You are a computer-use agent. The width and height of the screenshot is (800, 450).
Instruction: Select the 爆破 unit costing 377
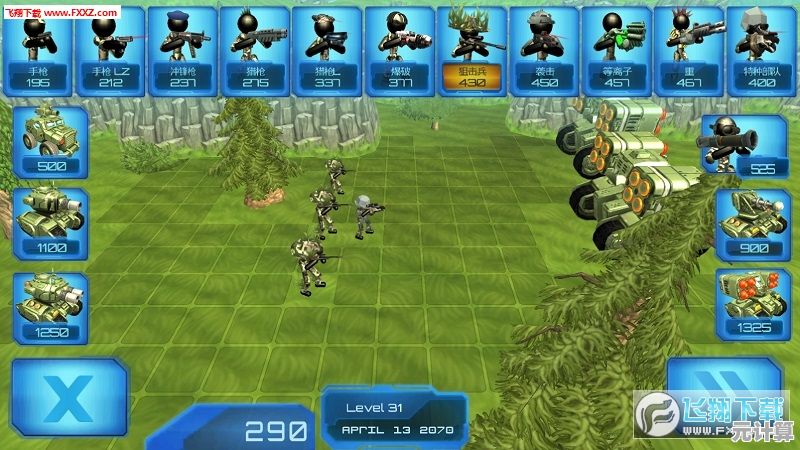[x=398, y=50]
